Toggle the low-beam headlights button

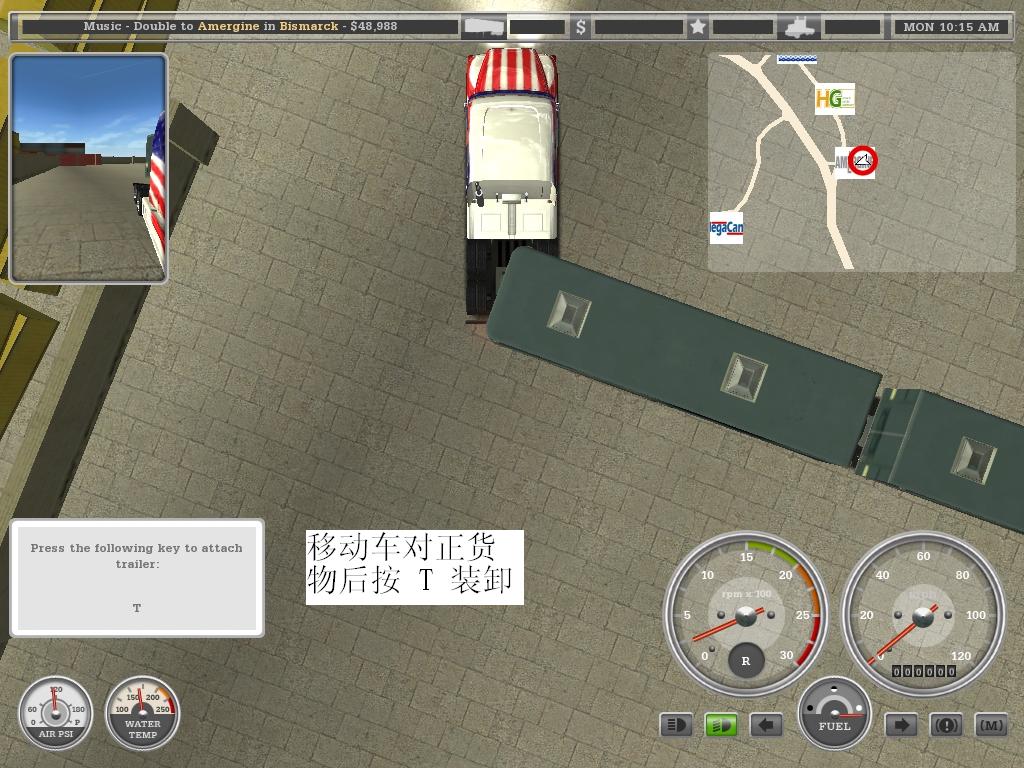click(x=676, y=725)
